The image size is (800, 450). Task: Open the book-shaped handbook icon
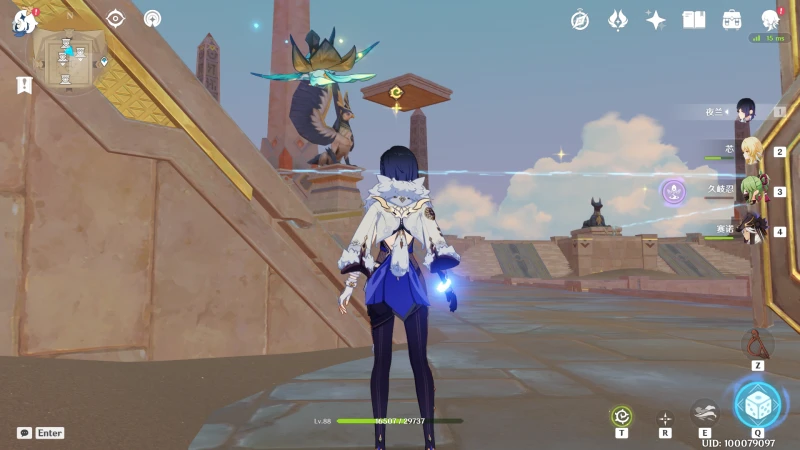point(694,20)
